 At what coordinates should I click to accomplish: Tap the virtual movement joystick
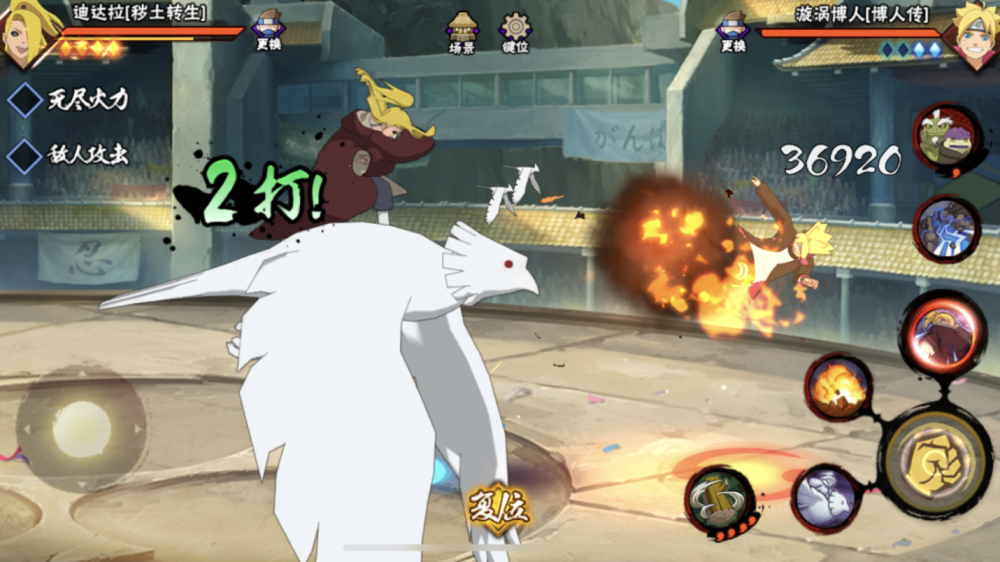point(81,430)
